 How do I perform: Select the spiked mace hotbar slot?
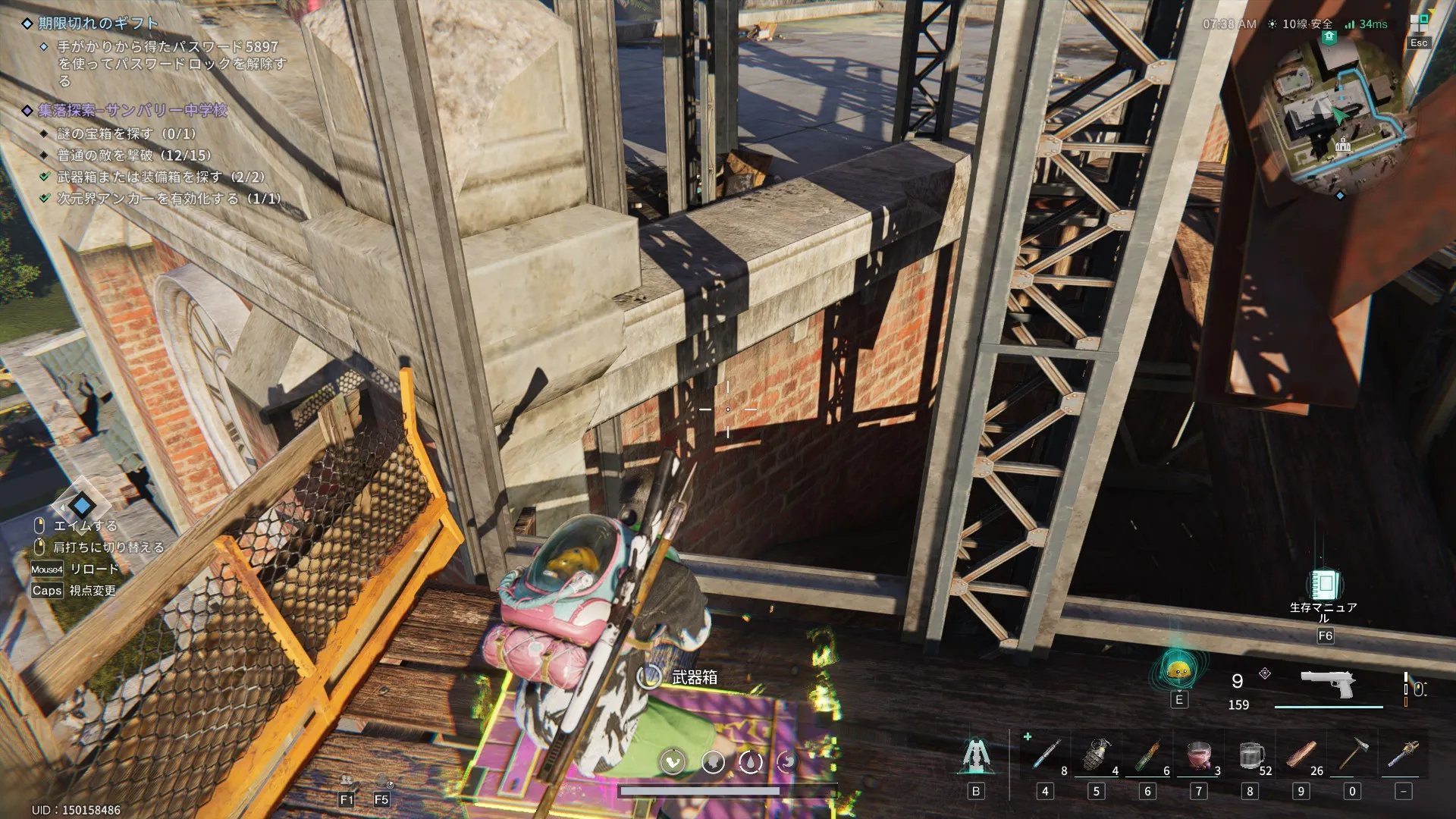click(1404, 755)
